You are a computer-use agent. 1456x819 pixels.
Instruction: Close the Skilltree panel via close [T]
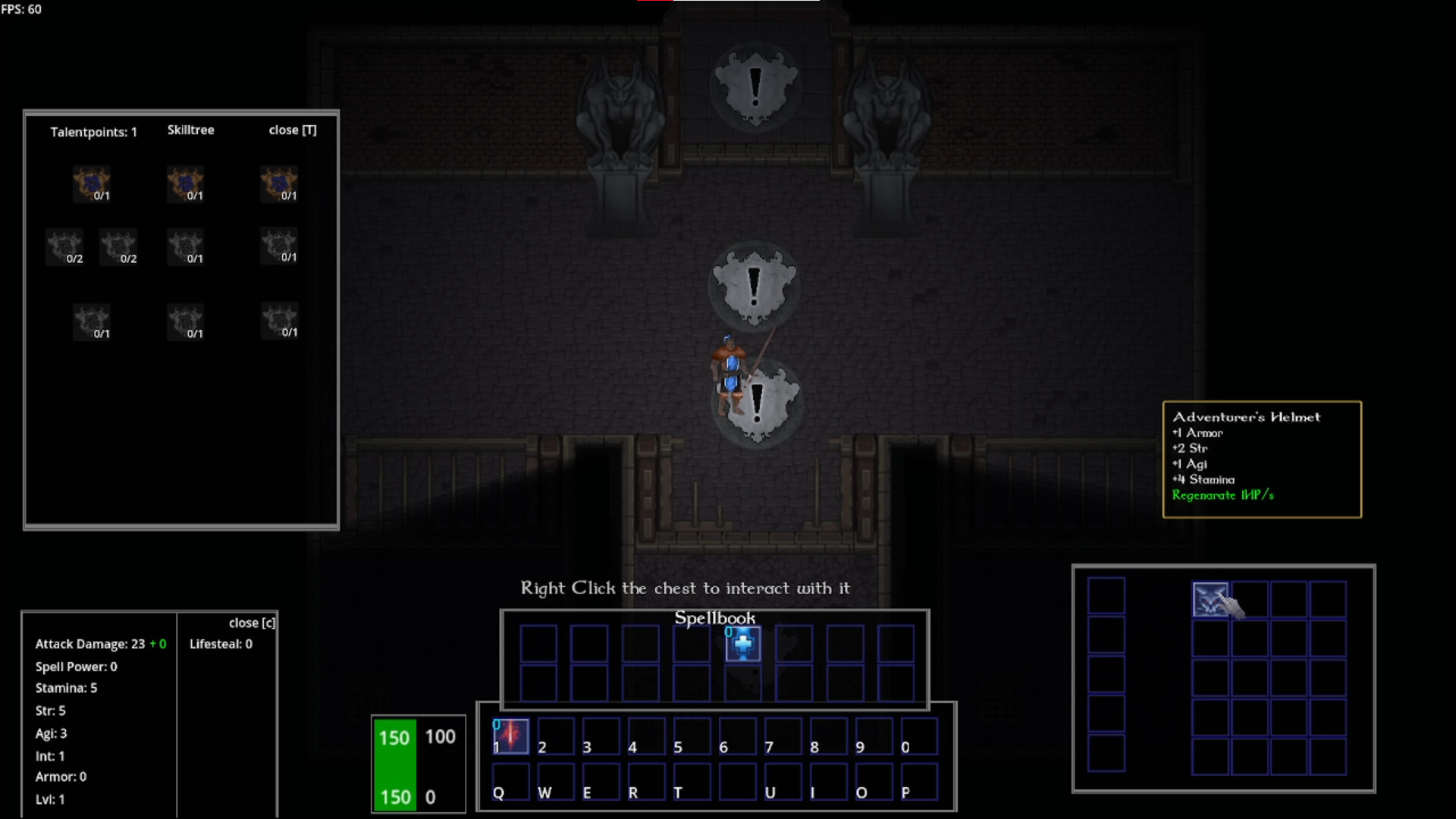pos(293,130)
